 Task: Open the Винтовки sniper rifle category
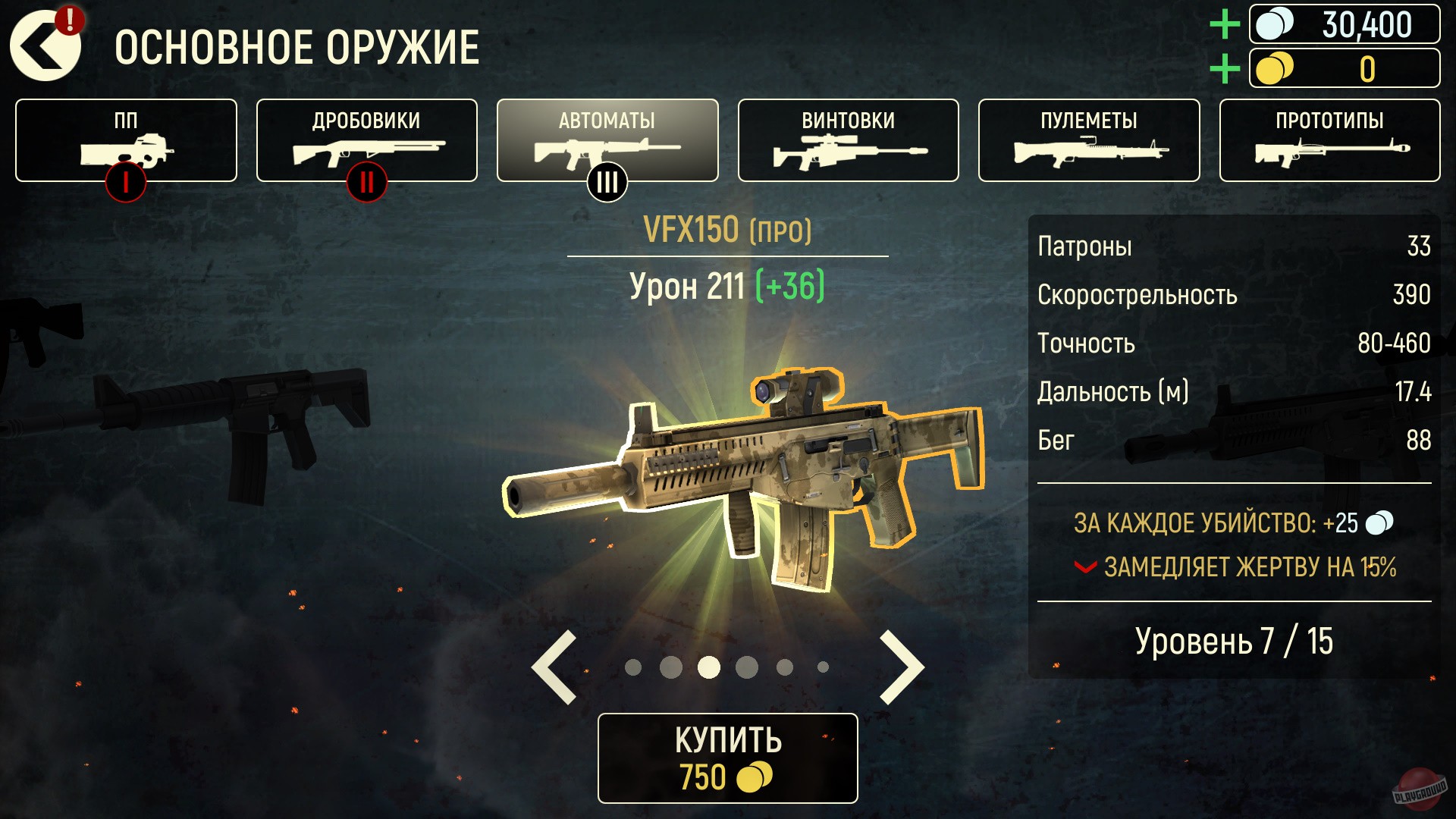pos(847,140)
